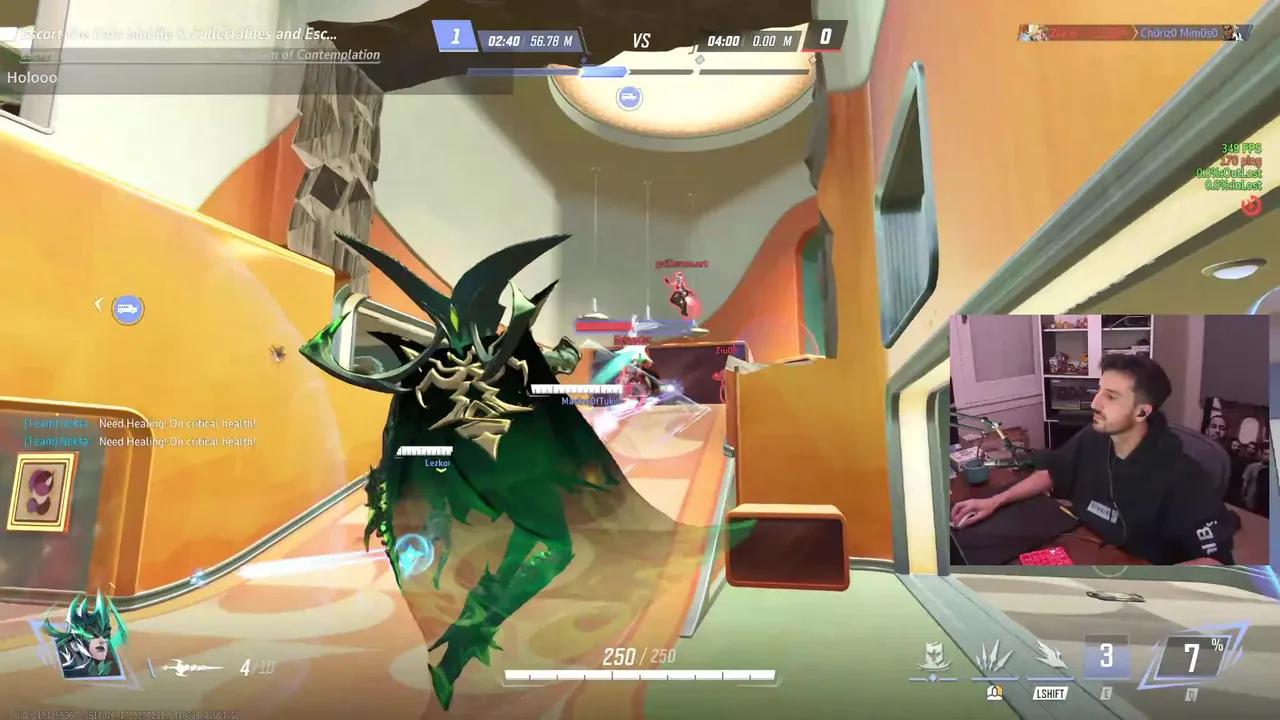This screenshot has height=720, width=1280.
Task: Click the Holooo name text top left
Action: (33, 77)
